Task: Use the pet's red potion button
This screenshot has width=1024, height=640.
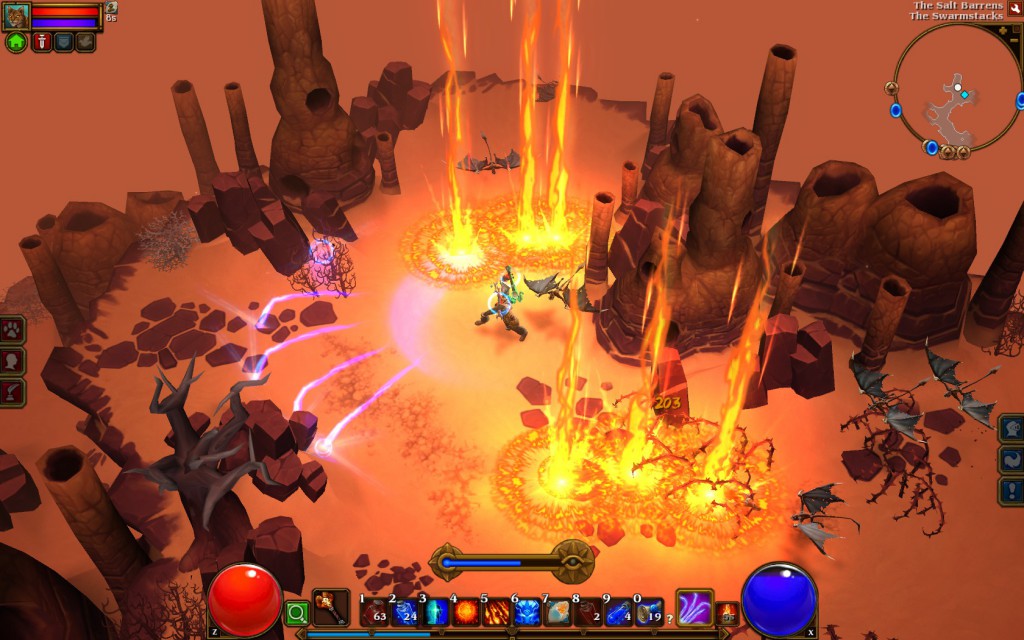Action: coord(41,42)
